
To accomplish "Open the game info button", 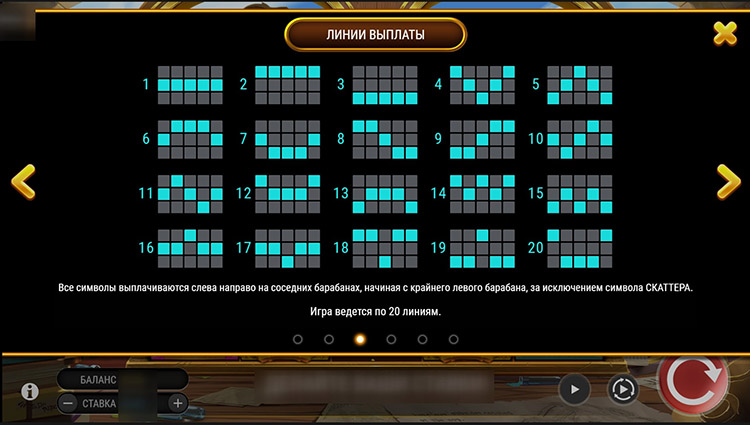I will coord(30,392).
